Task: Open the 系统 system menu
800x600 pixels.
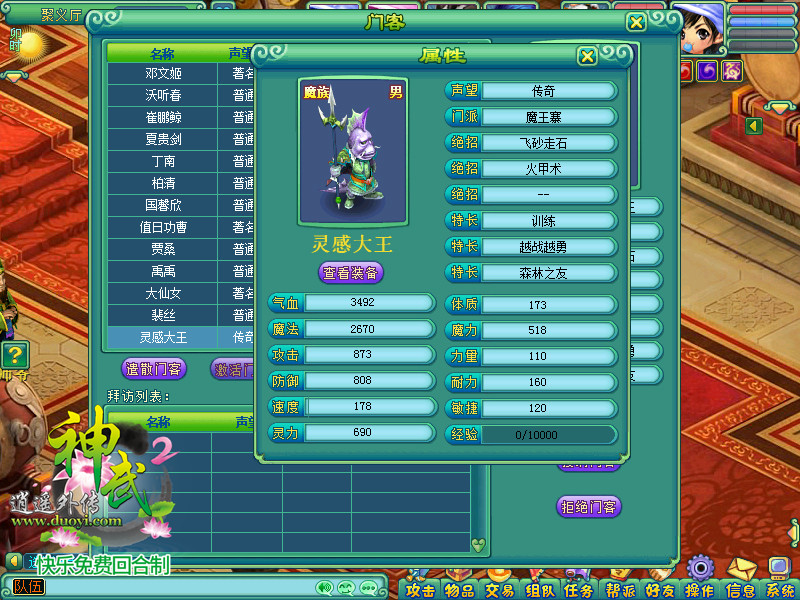Action: pyautogui.click(x=780, y=590)
